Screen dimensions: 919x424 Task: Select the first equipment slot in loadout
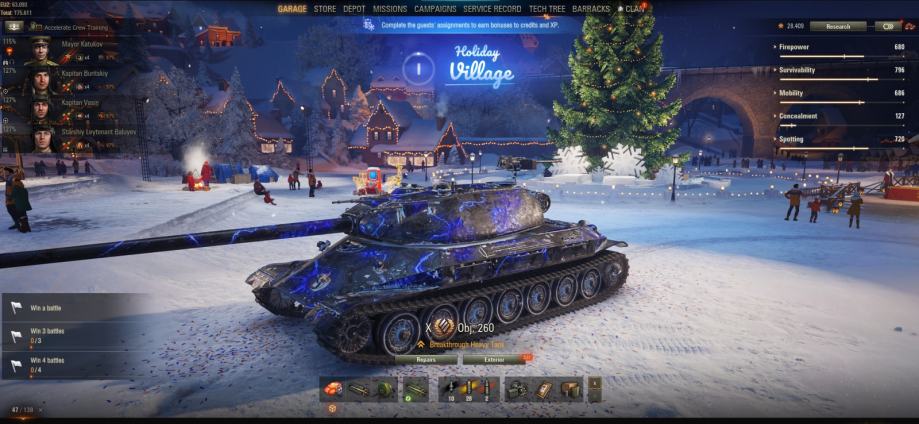[x=333, y=389]
